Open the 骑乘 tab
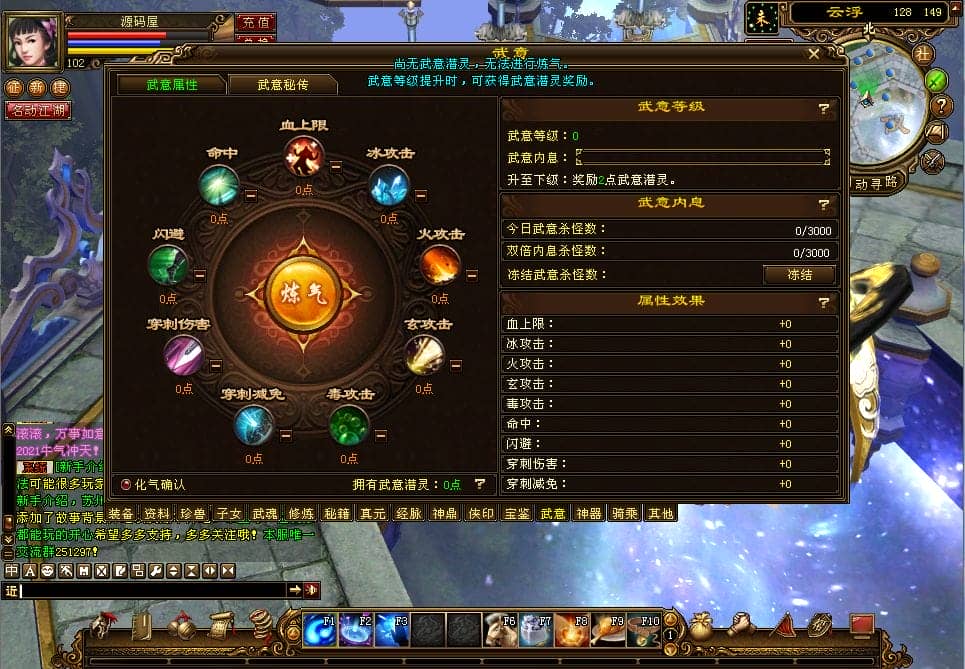The height and width of the screenshot is (669, 965). [625, 513]
